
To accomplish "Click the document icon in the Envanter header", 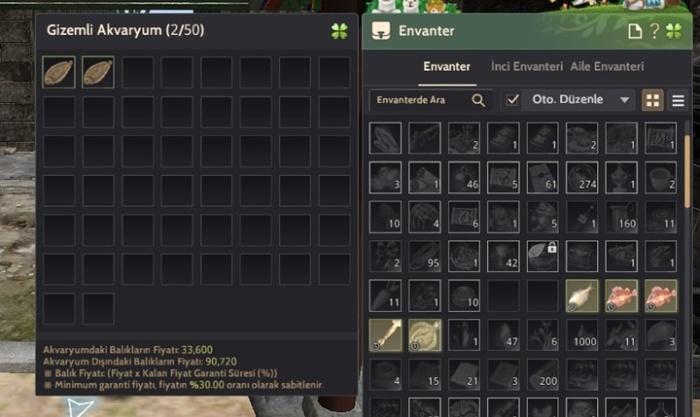I will click(635, 30).
